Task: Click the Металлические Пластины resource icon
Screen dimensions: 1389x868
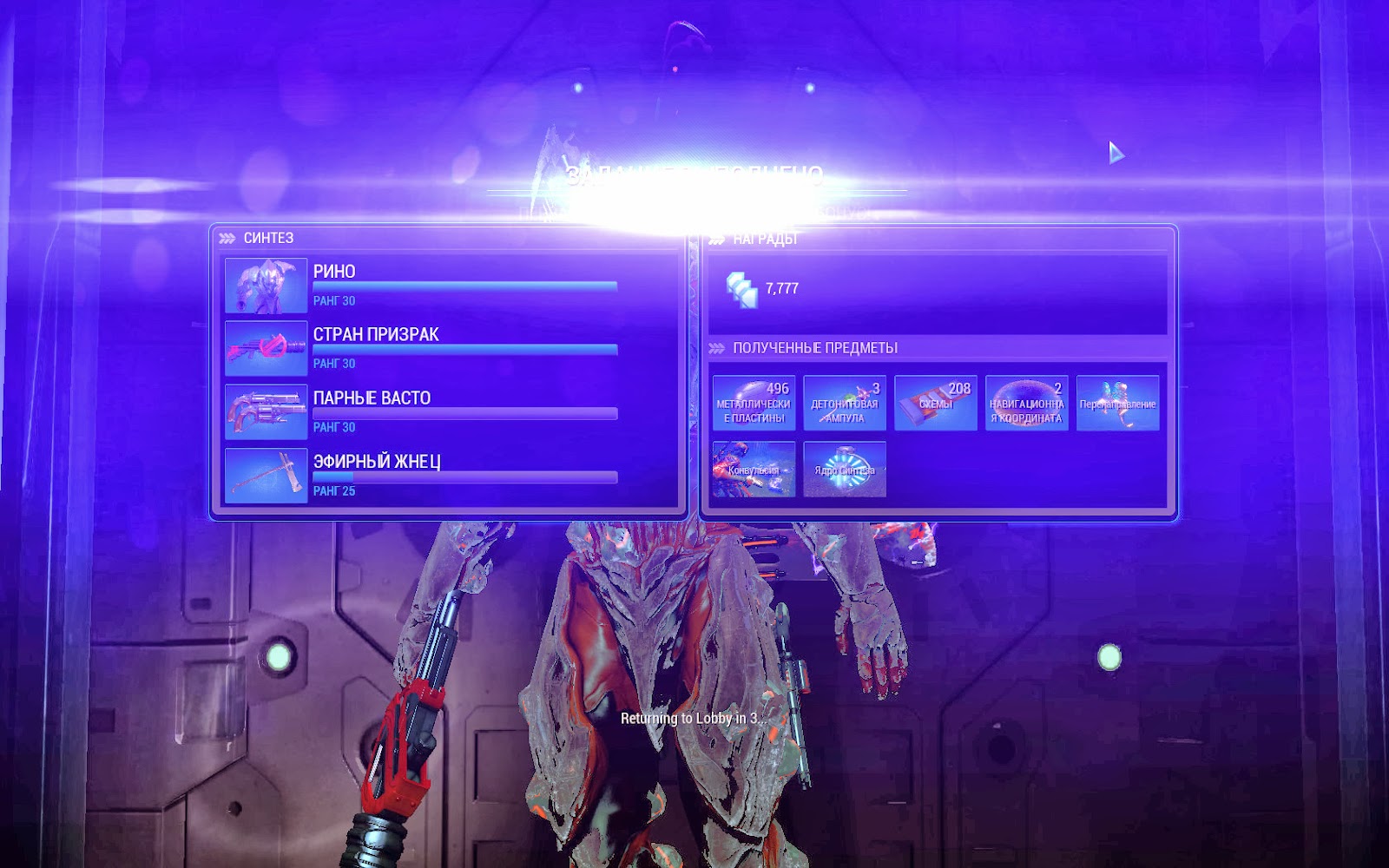Action: click(754, 402)
